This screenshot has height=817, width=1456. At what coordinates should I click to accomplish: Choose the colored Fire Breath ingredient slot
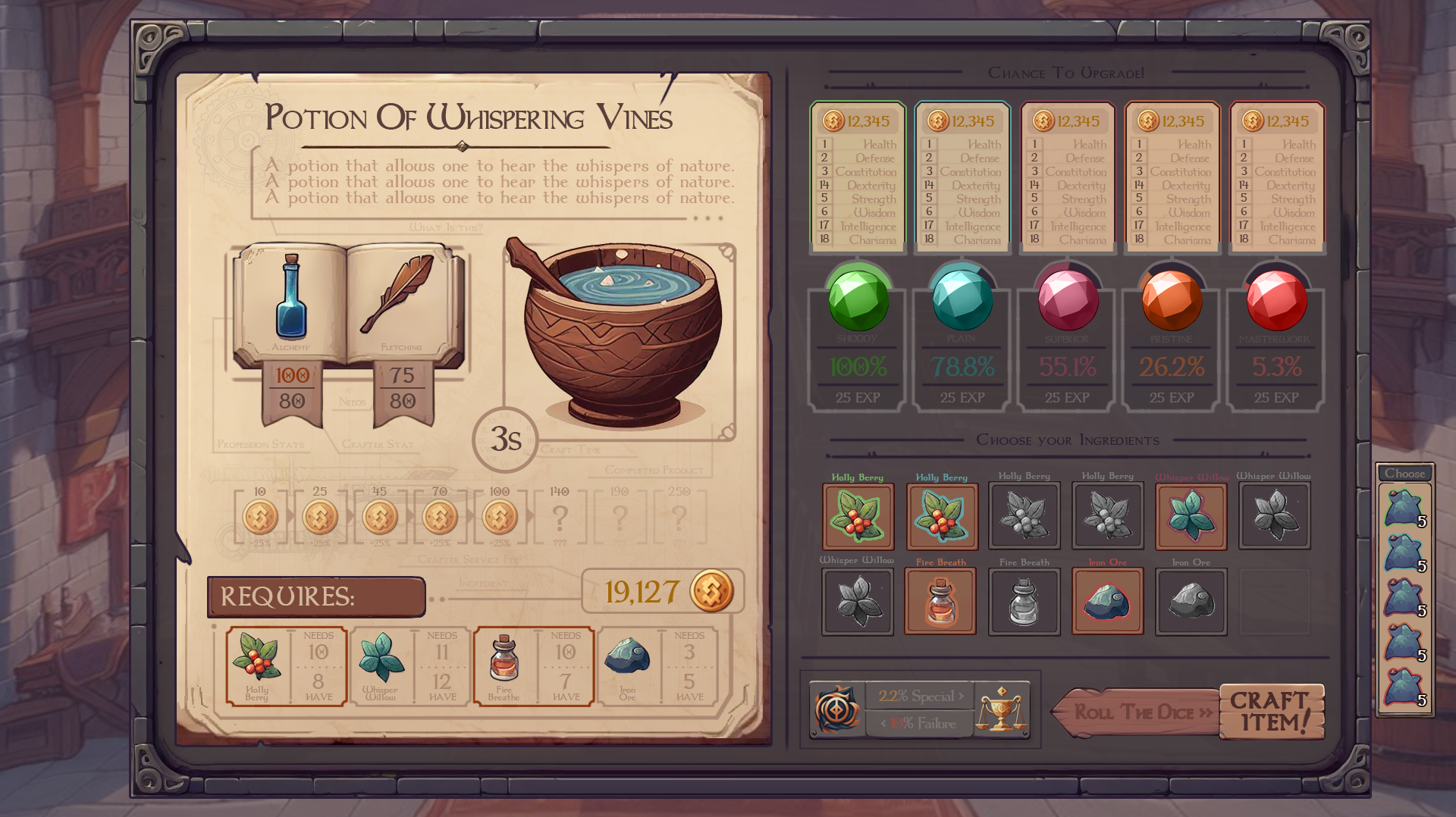tap(940, 602)
